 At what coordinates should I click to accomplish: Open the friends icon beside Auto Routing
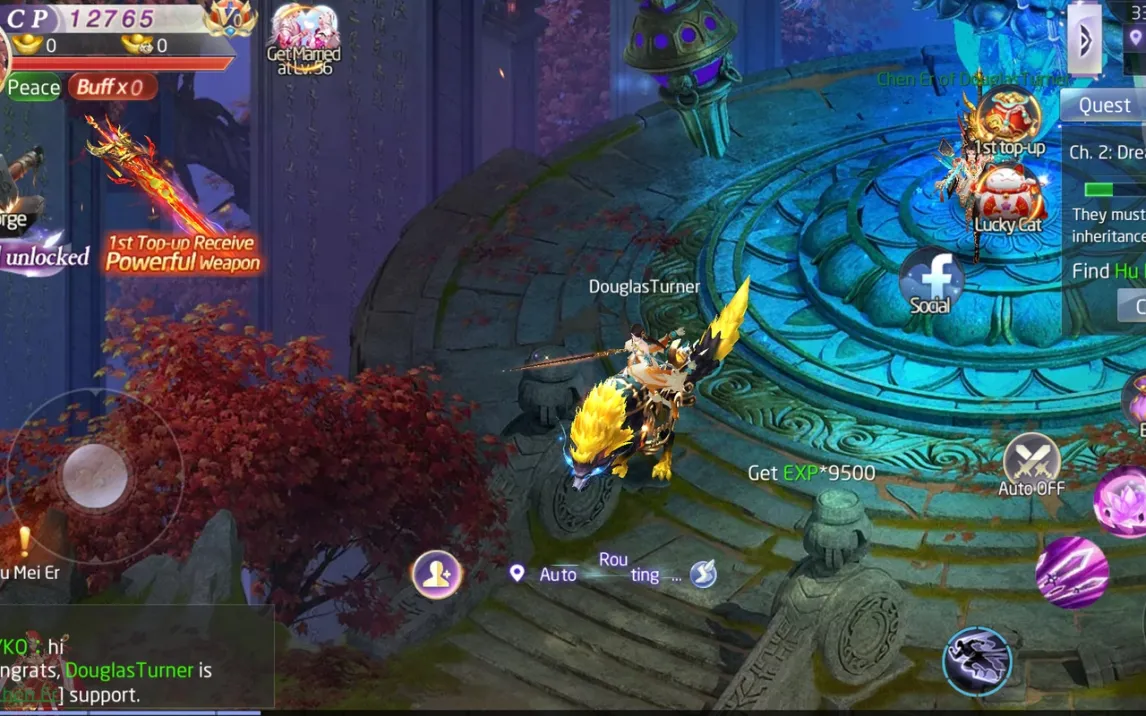437,574
